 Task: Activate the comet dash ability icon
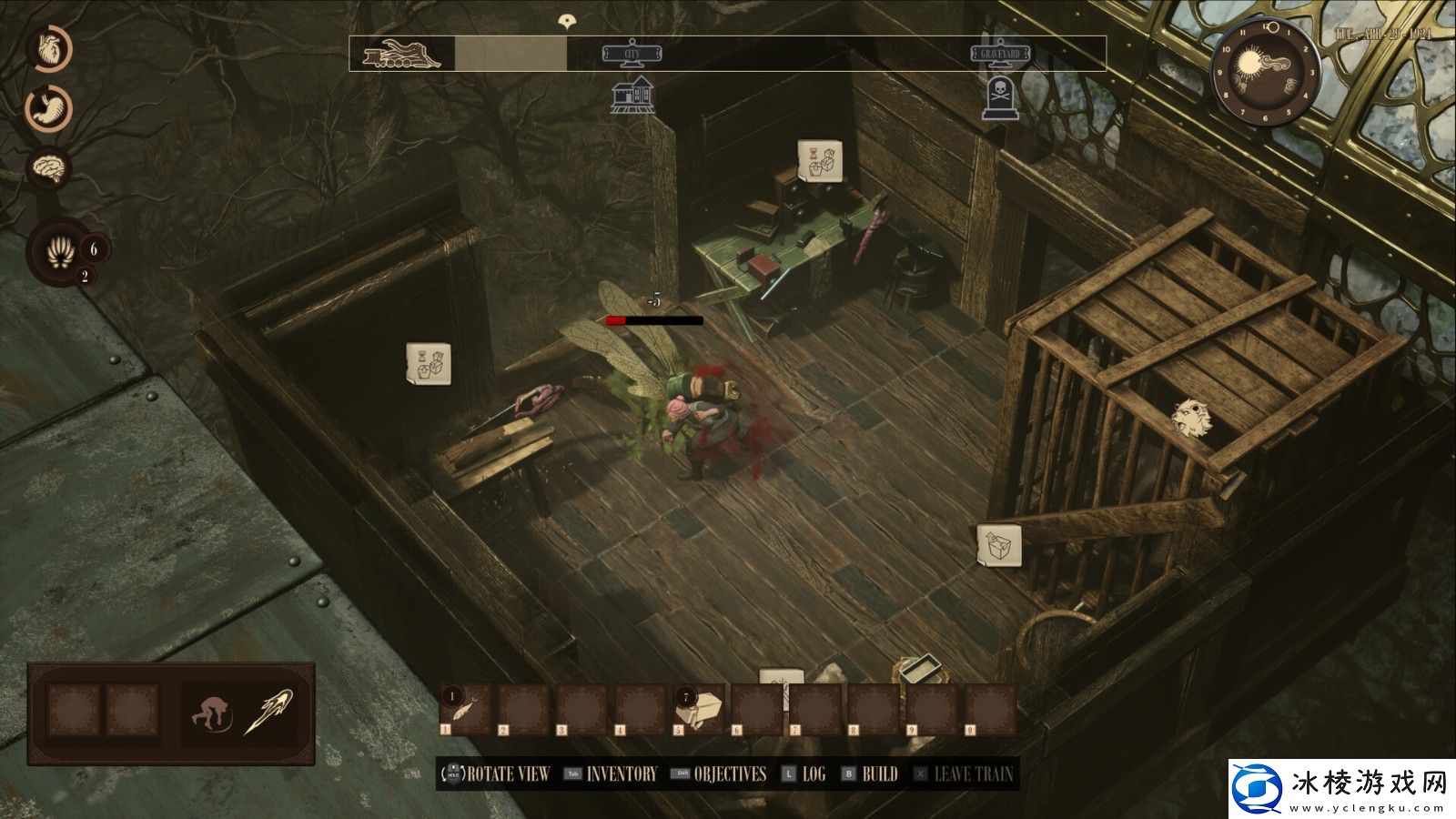268,712
